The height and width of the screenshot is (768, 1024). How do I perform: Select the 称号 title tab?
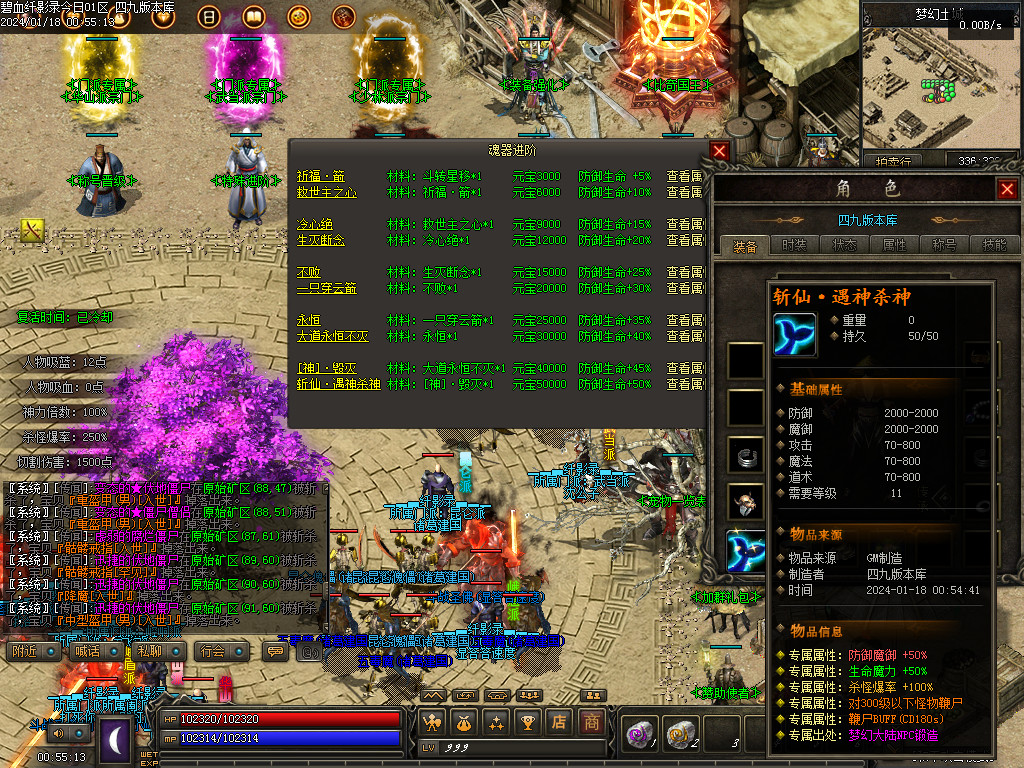(944, 245)
